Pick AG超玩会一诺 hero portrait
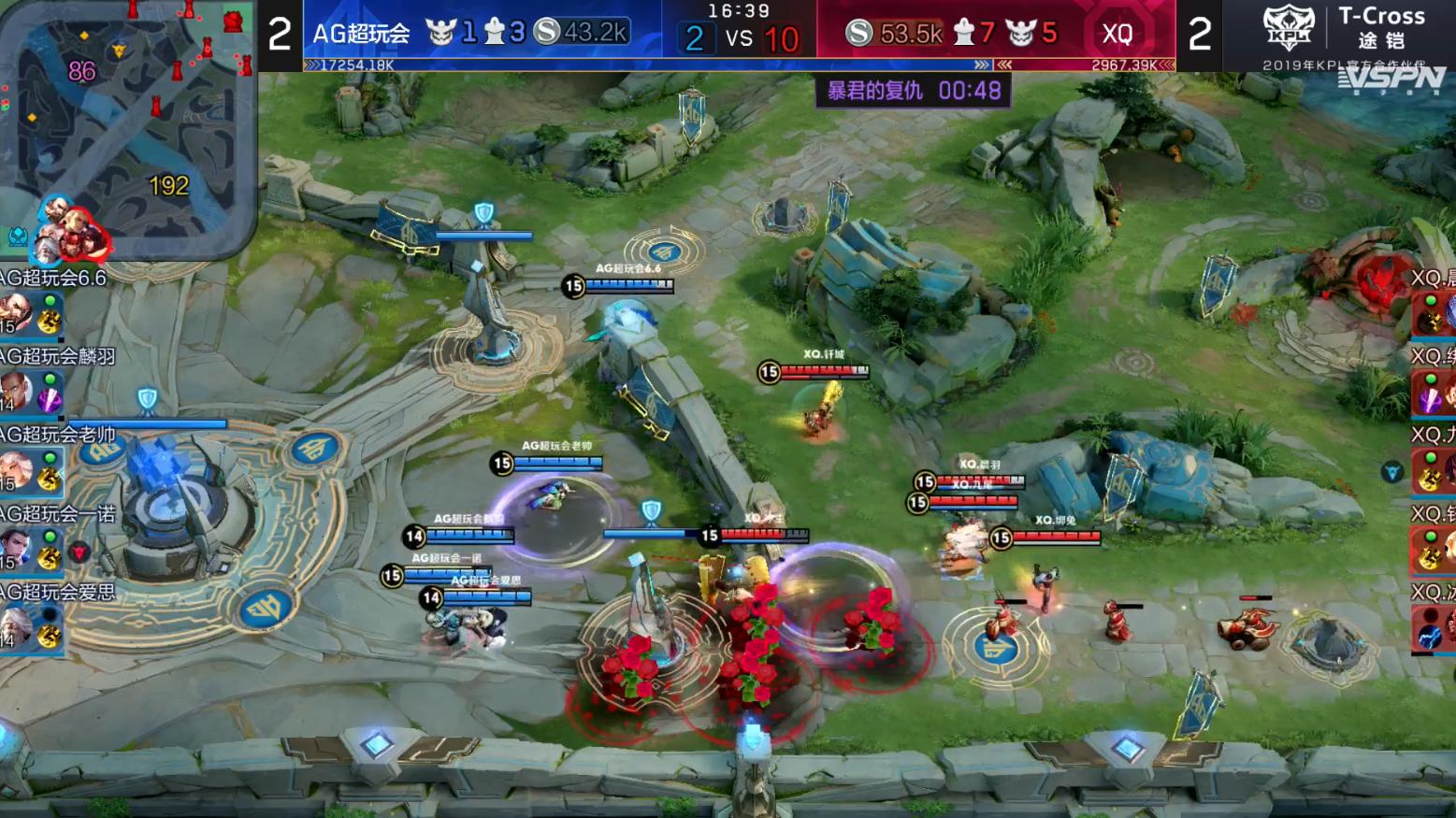 pos(15,548)
